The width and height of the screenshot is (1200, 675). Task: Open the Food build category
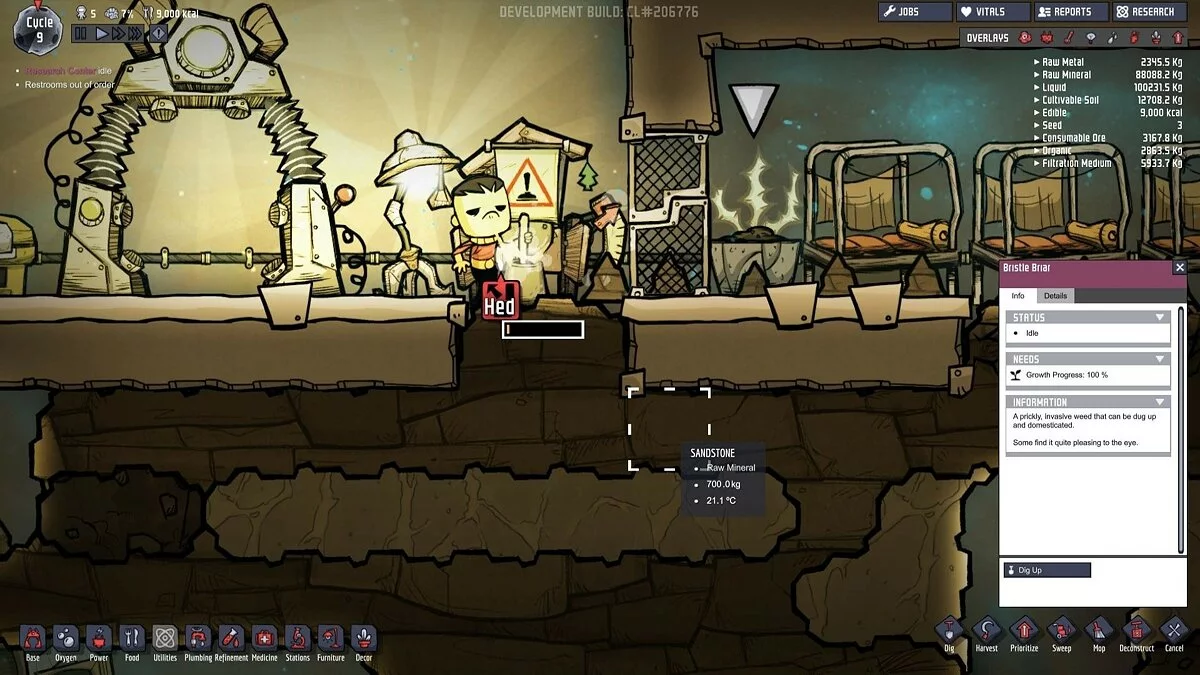[132, 640]
